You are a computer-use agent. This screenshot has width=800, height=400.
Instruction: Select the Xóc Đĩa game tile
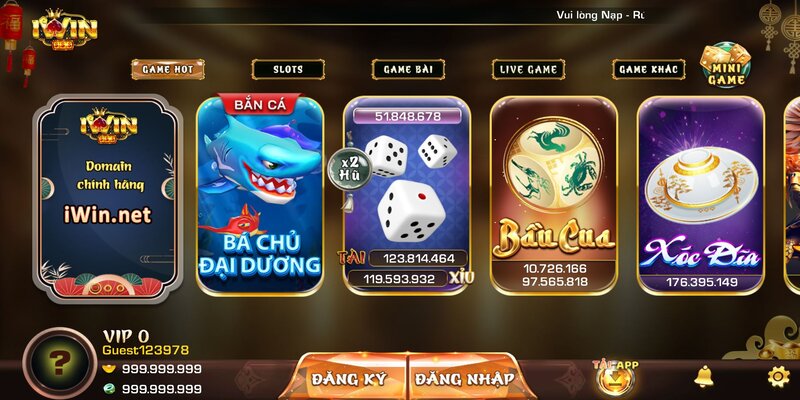point(701,195)
